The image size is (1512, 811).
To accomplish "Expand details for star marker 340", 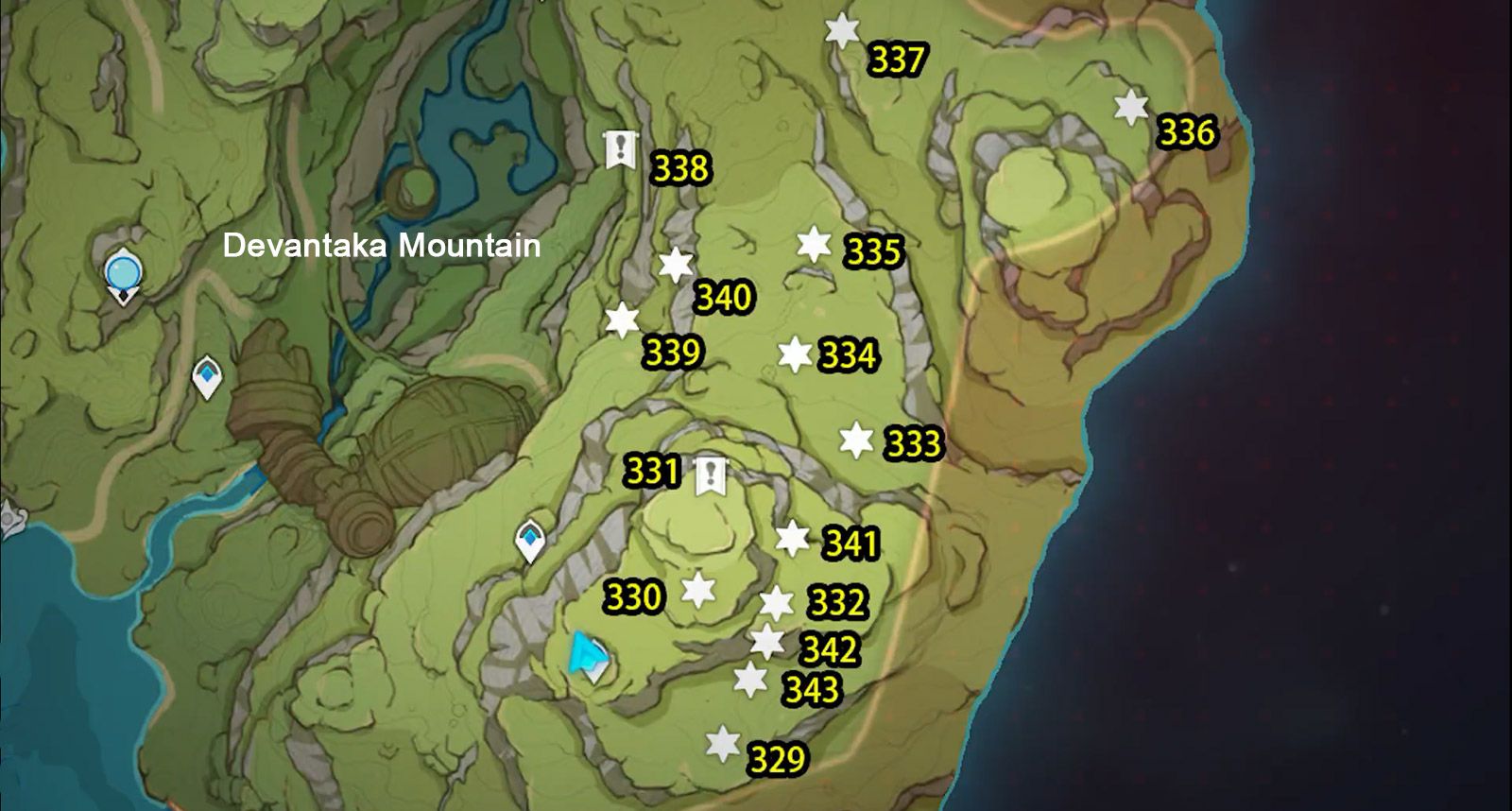I will coord(676,266).
